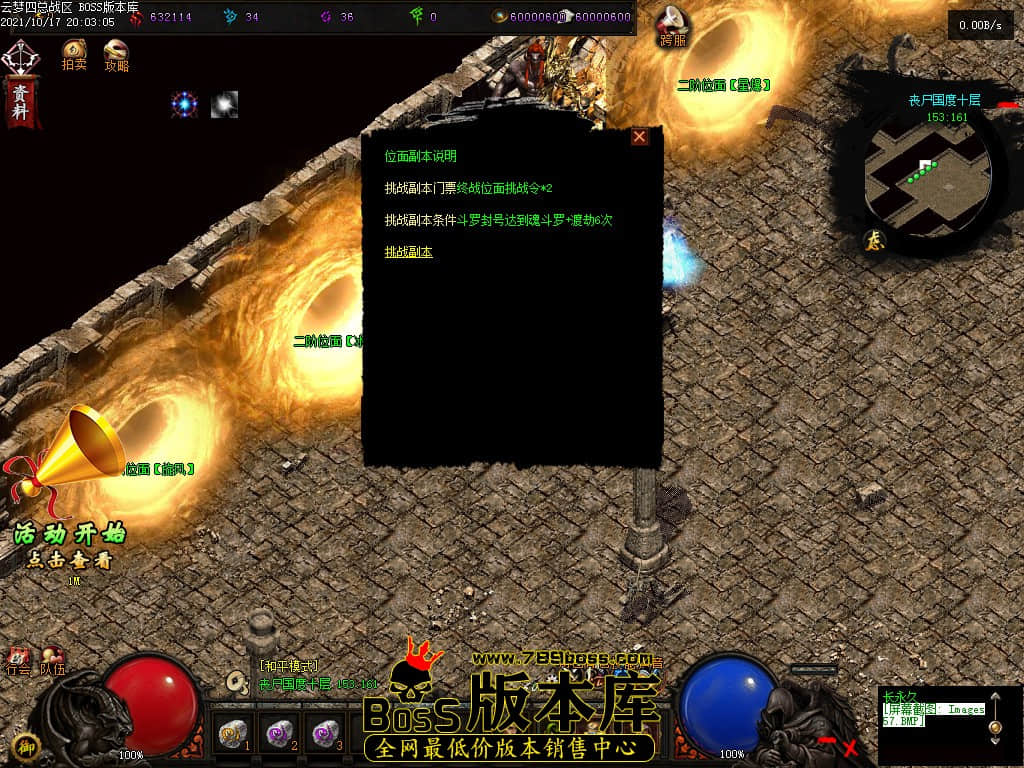Click the red X button near mana orb
This screenshot has height=768, width=1024.
click(851, 746)
